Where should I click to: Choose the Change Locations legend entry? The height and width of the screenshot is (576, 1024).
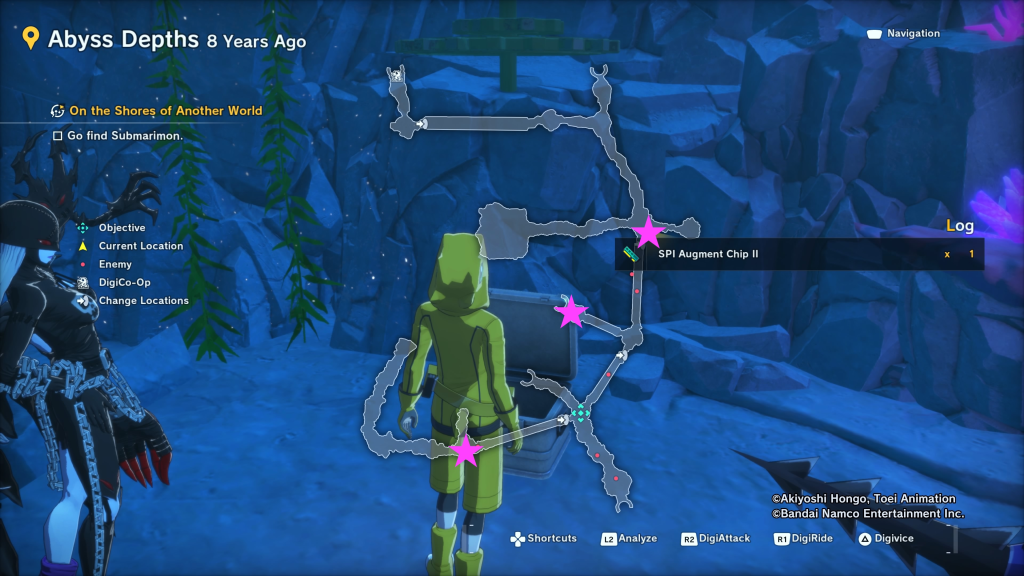[143, 300]
